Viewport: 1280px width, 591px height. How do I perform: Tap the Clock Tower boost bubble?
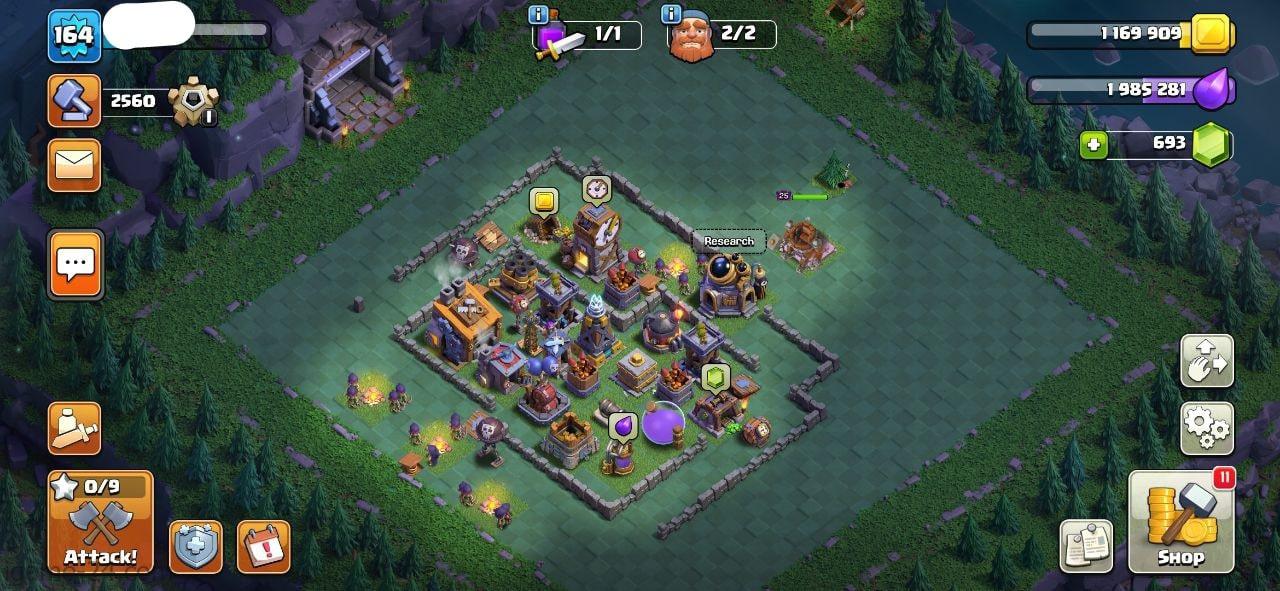(597, 189)
